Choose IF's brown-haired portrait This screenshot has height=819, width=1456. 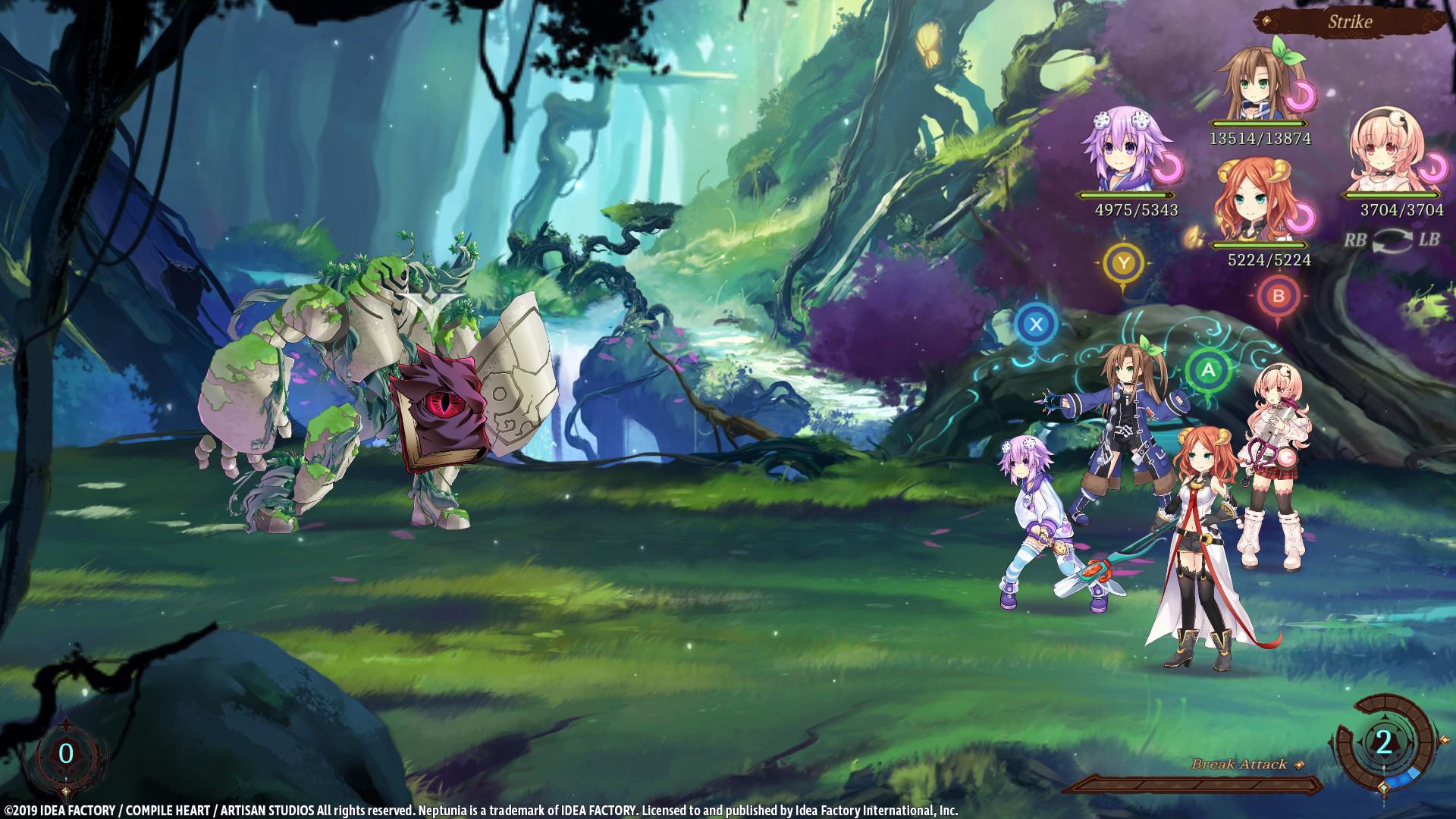[1257, 82]
